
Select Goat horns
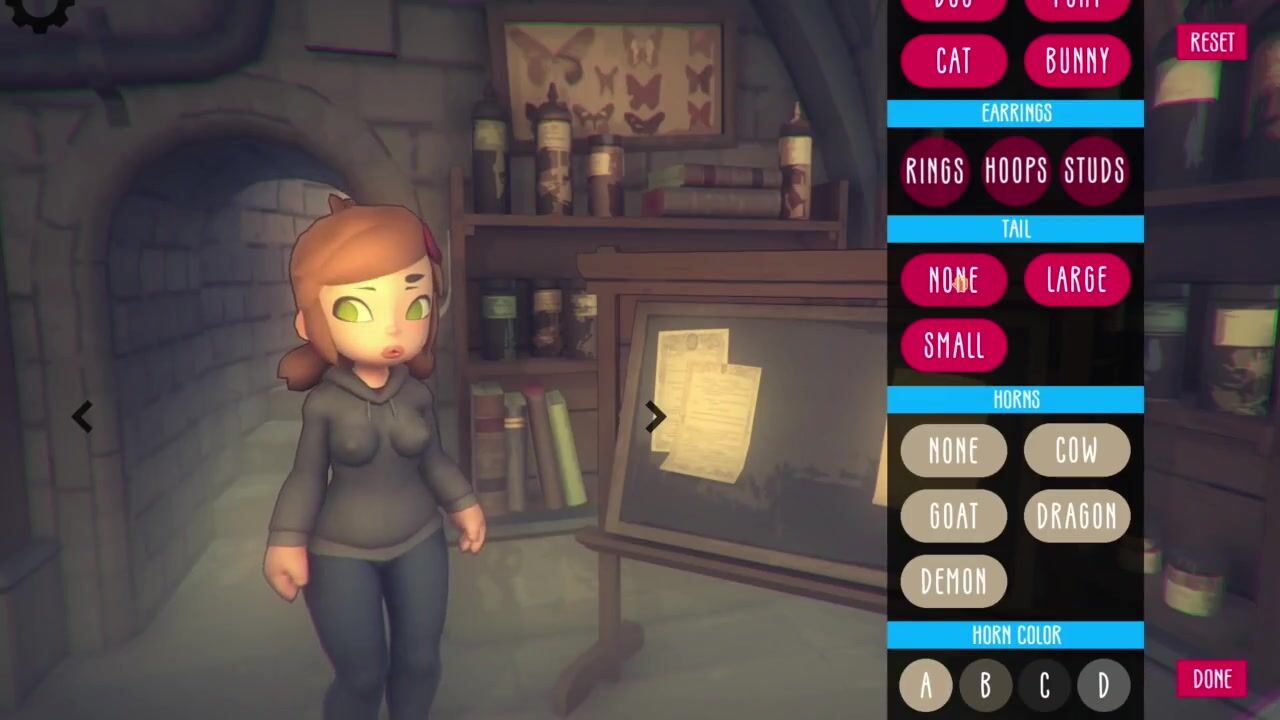click(953, 515)
